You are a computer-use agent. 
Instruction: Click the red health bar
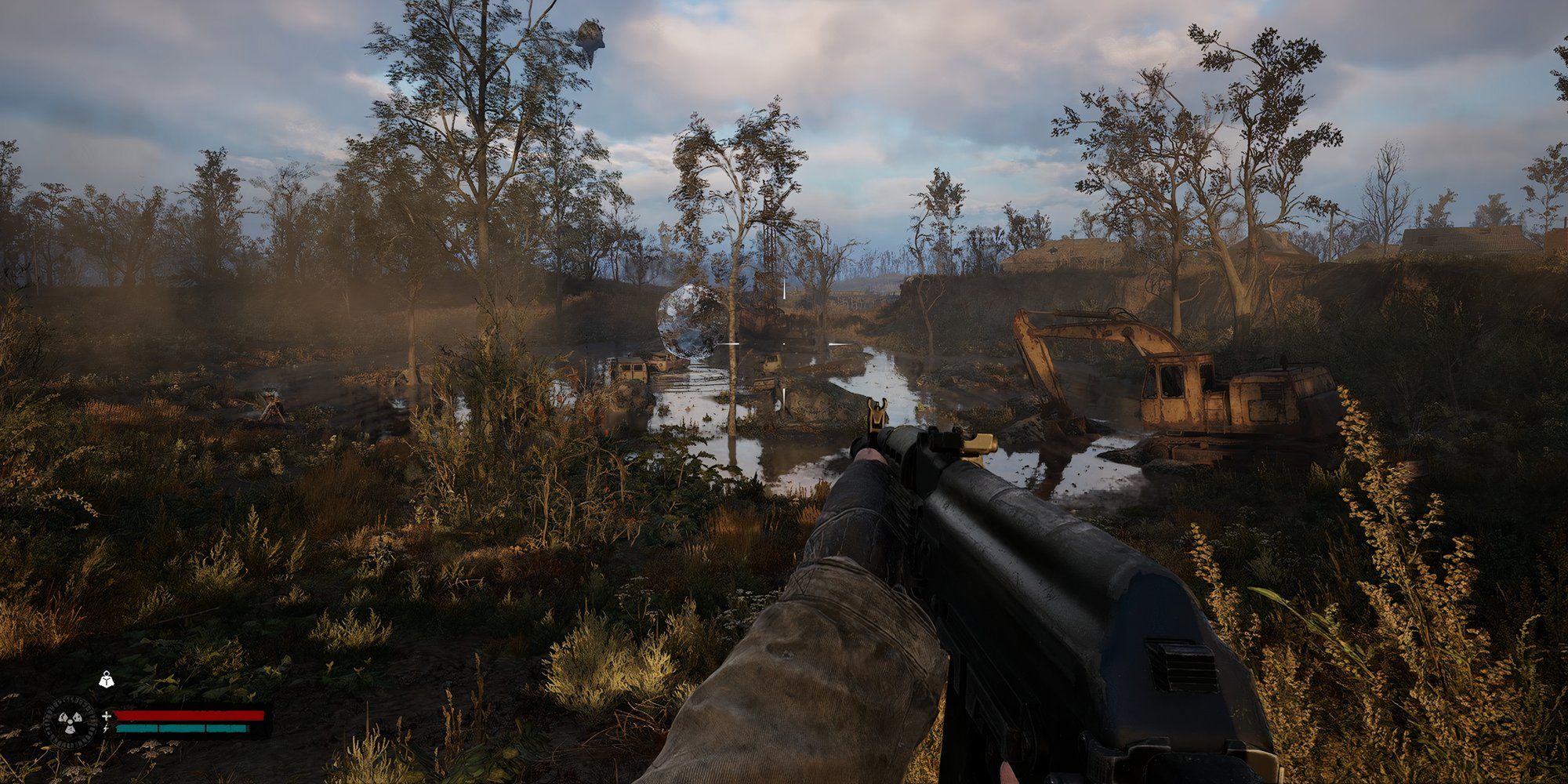(x=188, y=715)
